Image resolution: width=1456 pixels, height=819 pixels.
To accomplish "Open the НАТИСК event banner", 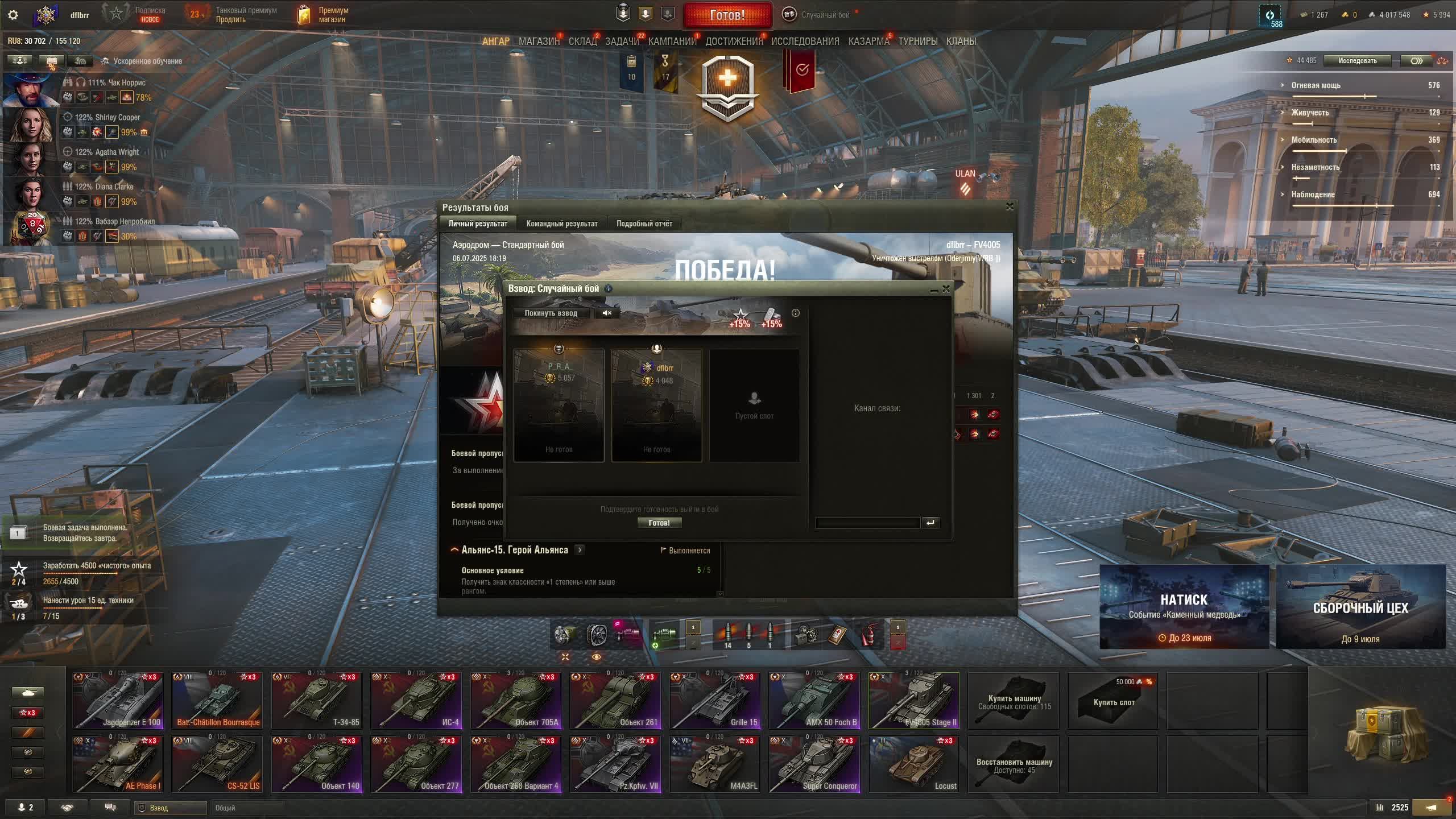I will pos(1184,607).
